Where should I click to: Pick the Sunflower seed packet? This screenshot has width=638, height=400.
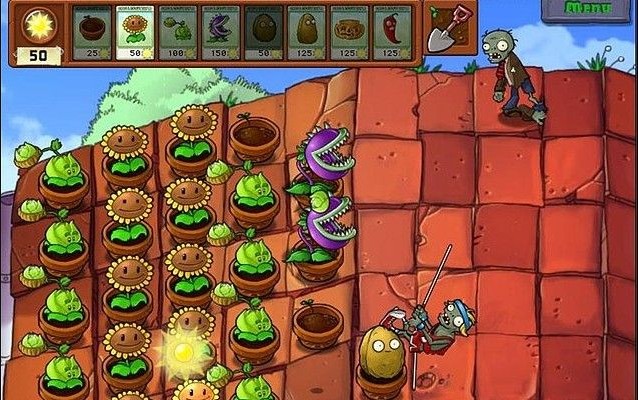[135, 32]
